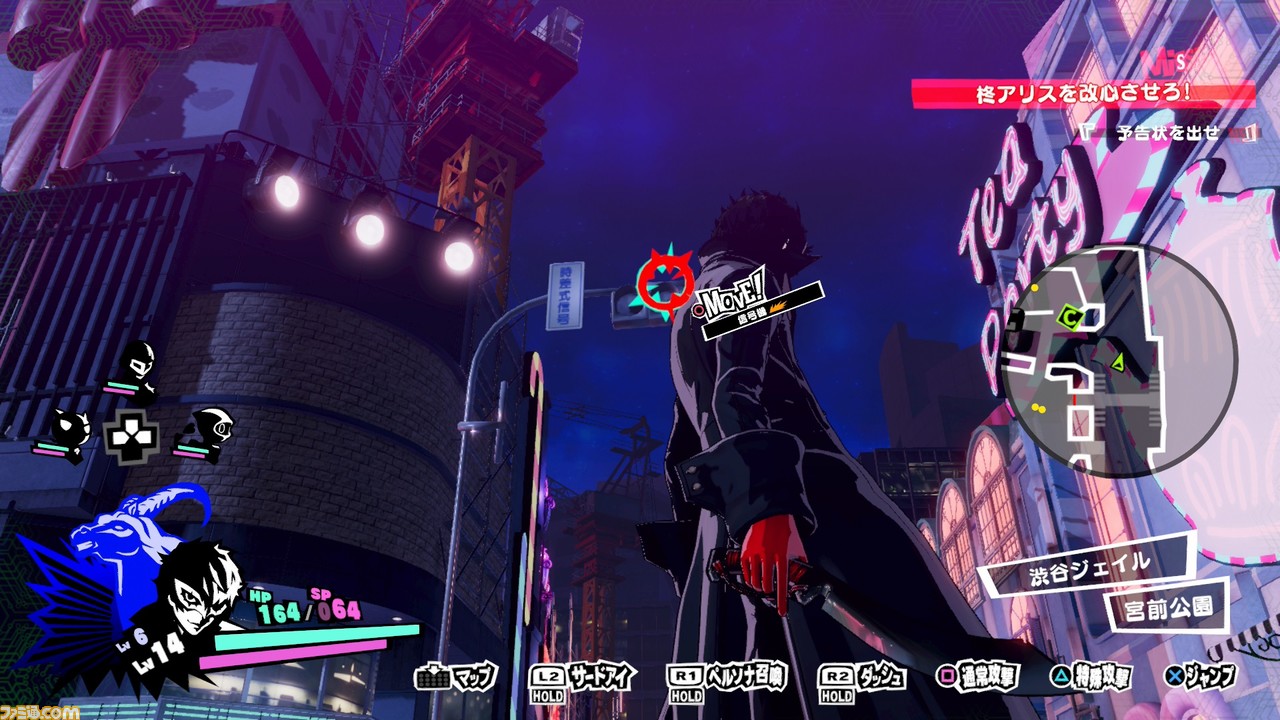Click the 予告状を出せ sub-objective
Image resolution: width=1280 pixels, height=720 pixels.
click(1168, 132)
